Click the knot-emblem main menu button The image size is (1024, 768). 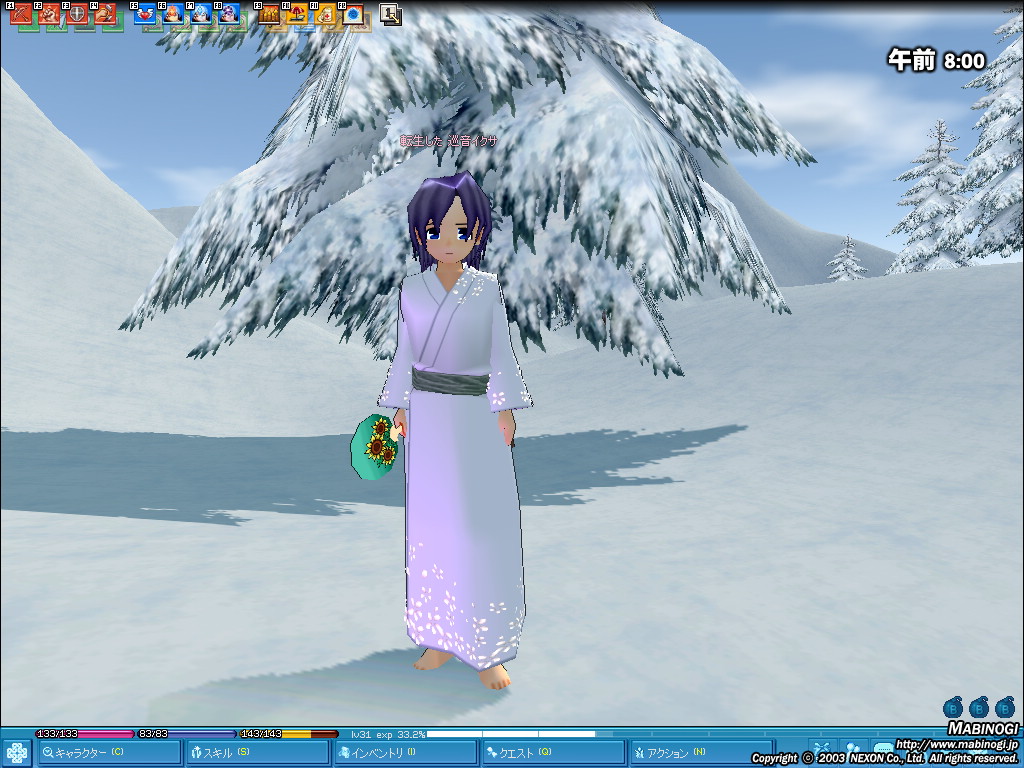click(x=16, y=752)
